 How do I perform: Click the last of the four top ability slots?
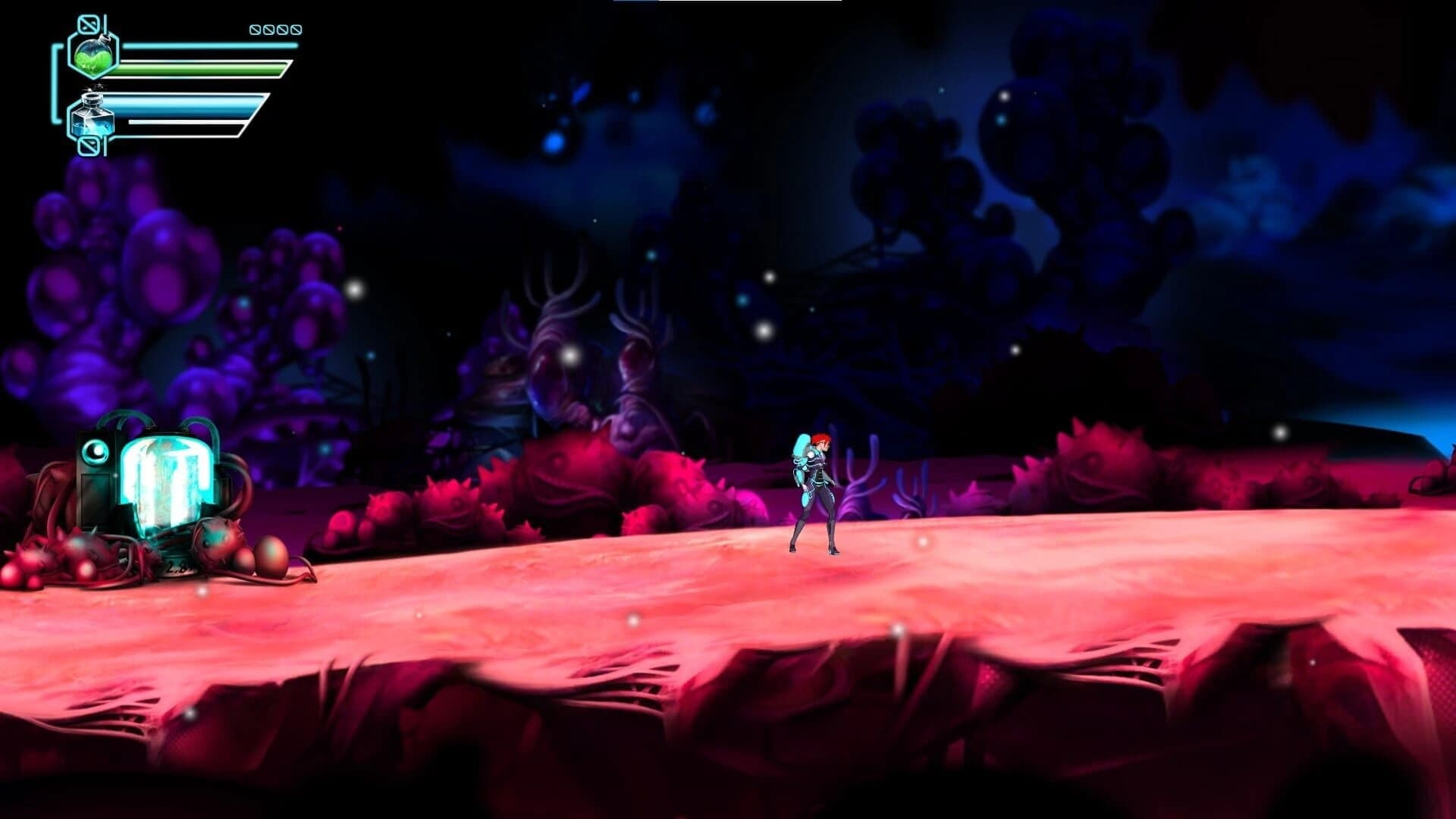pos(297,29)
